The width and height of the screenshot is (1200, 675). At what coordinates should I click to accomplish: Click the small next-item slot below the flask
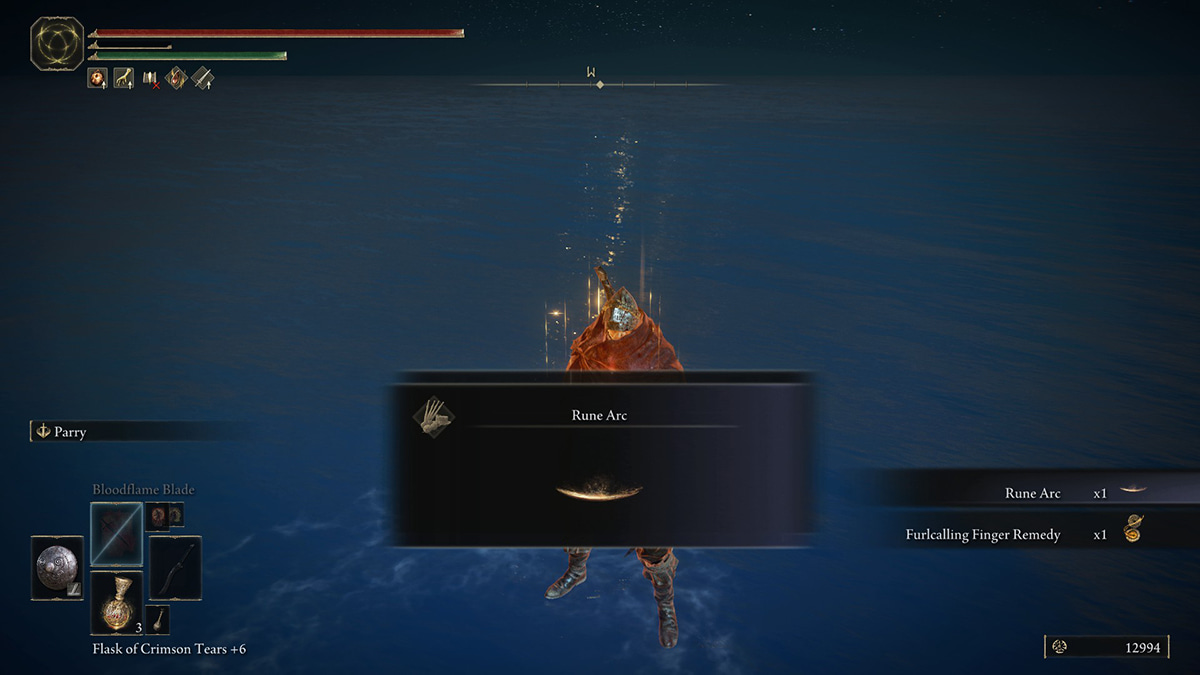click(158, 619)
